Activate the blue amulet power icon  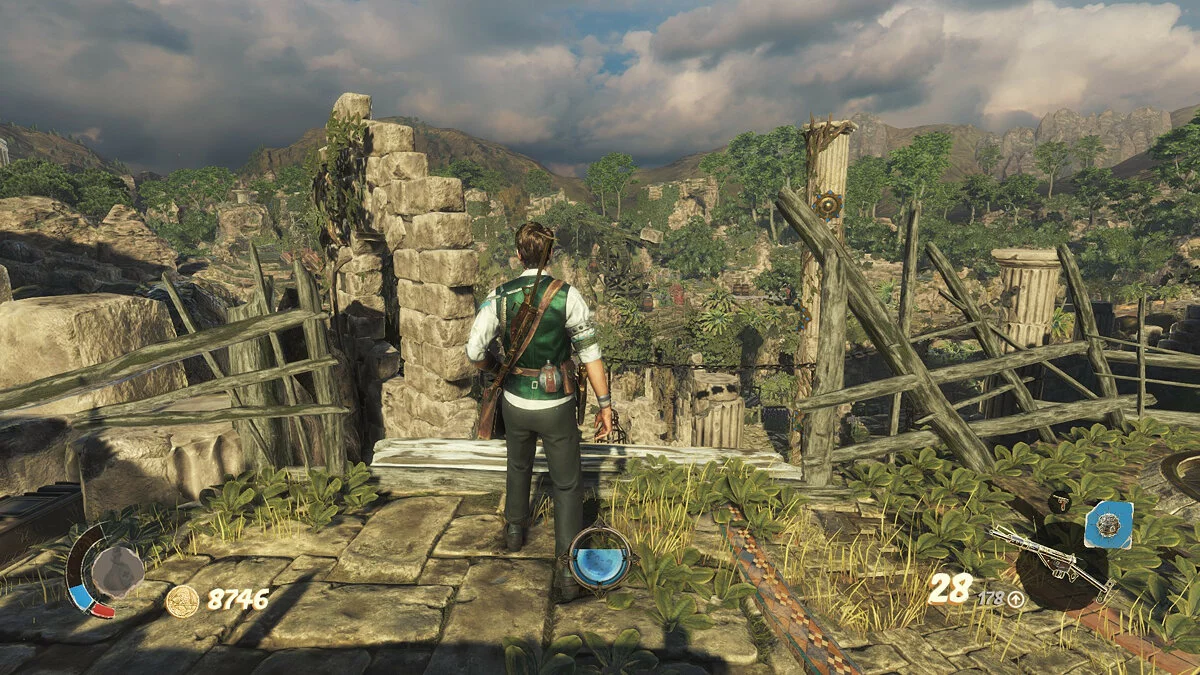pos(600,557)
